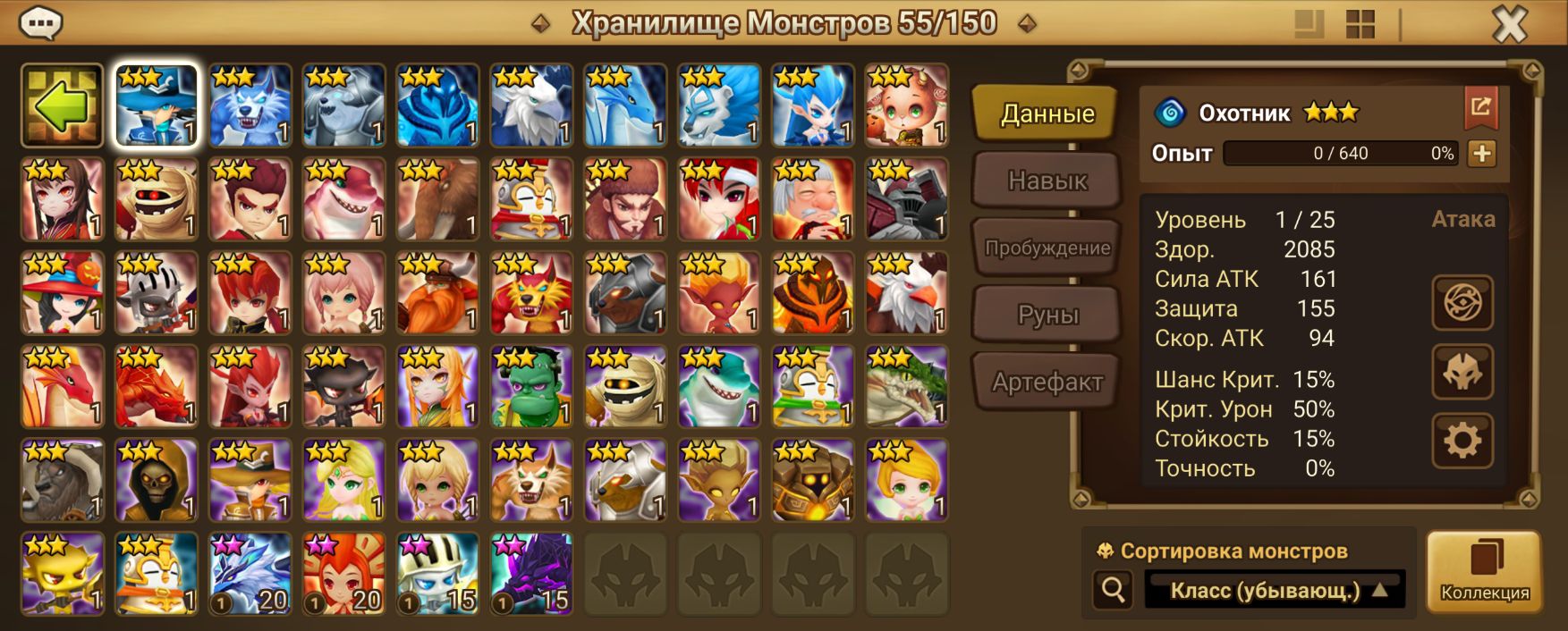Select the Артефакт tab
The image size is (1568, 631).
click(x=1047, y=382)
